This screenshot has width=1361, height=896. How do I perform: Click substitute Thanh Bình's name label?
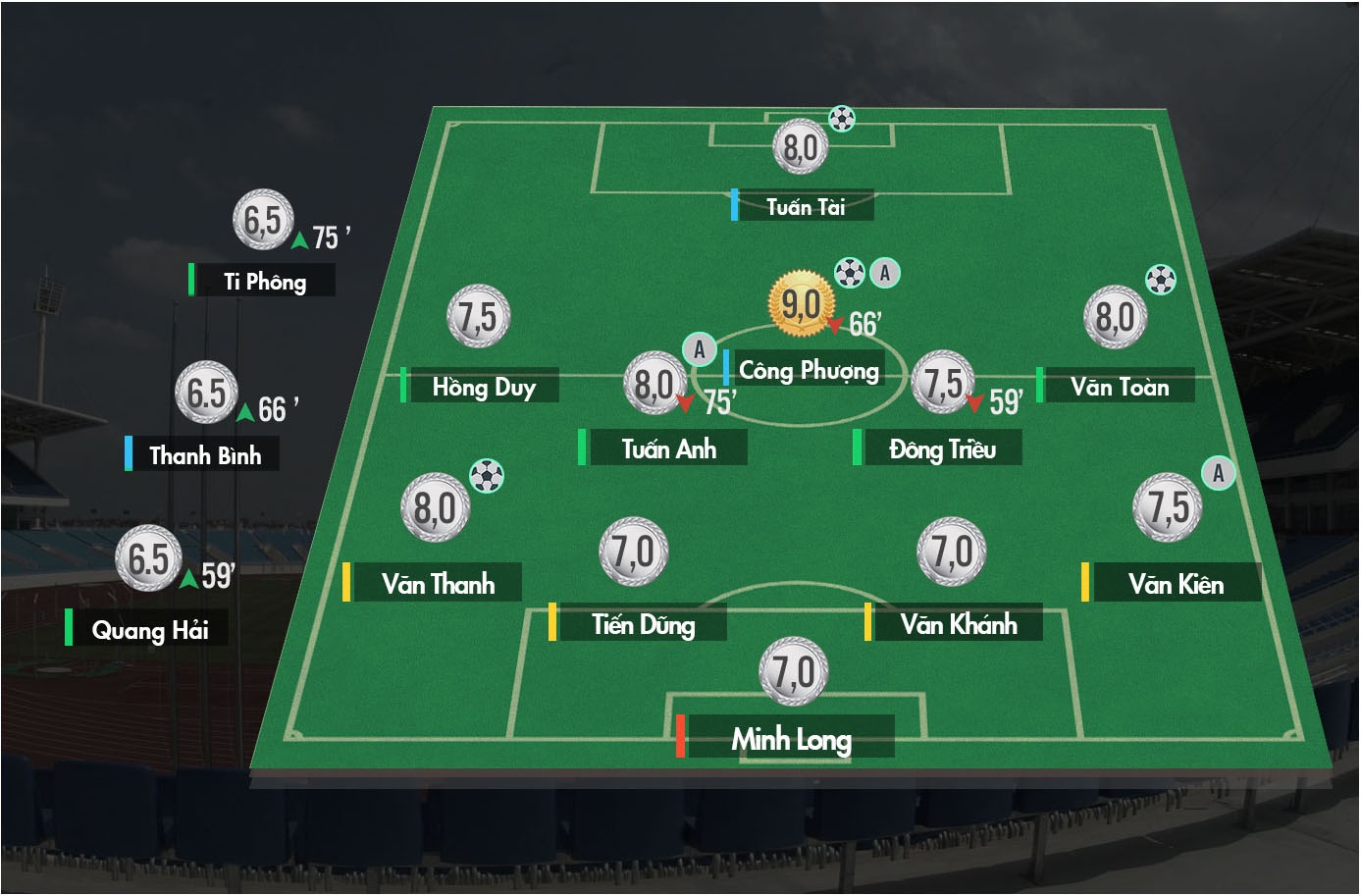click(205, 454)
